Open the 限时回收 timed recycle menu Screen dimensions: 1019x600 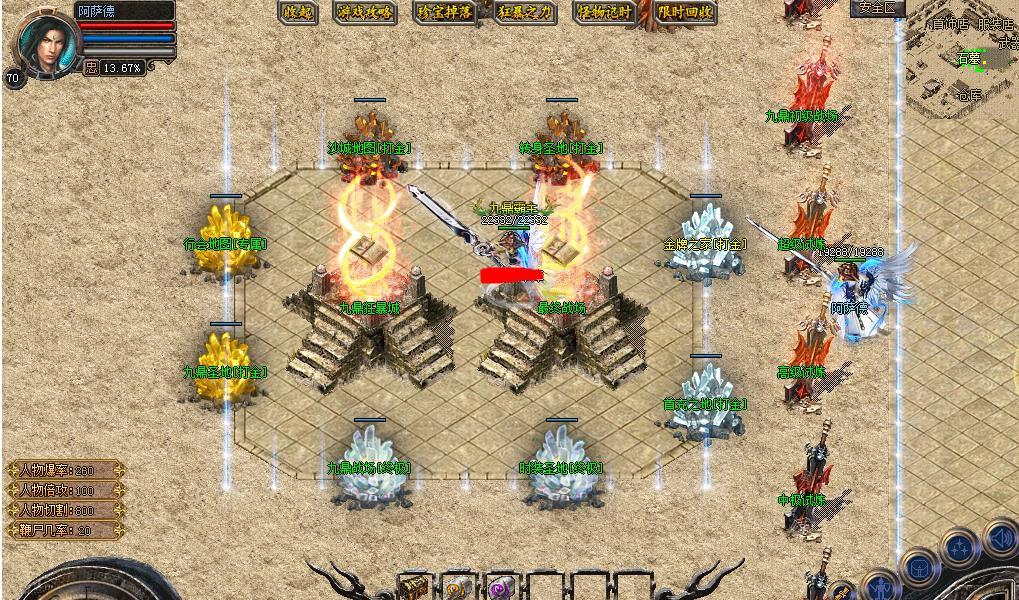[686, 13]
